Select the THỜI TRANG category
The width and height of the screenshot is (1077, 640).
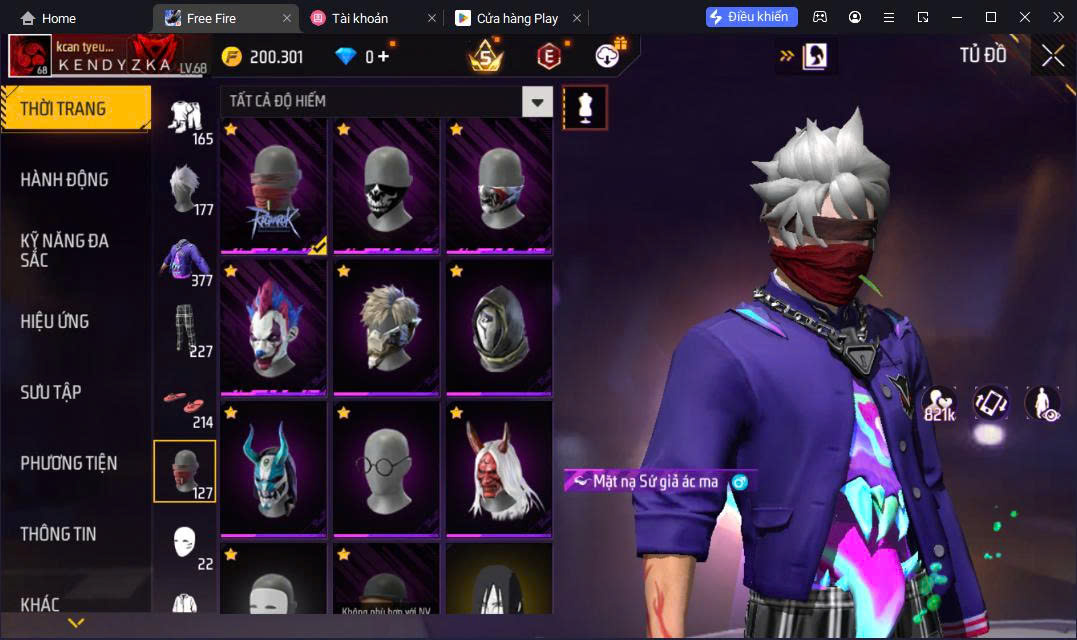coord(75,109)
